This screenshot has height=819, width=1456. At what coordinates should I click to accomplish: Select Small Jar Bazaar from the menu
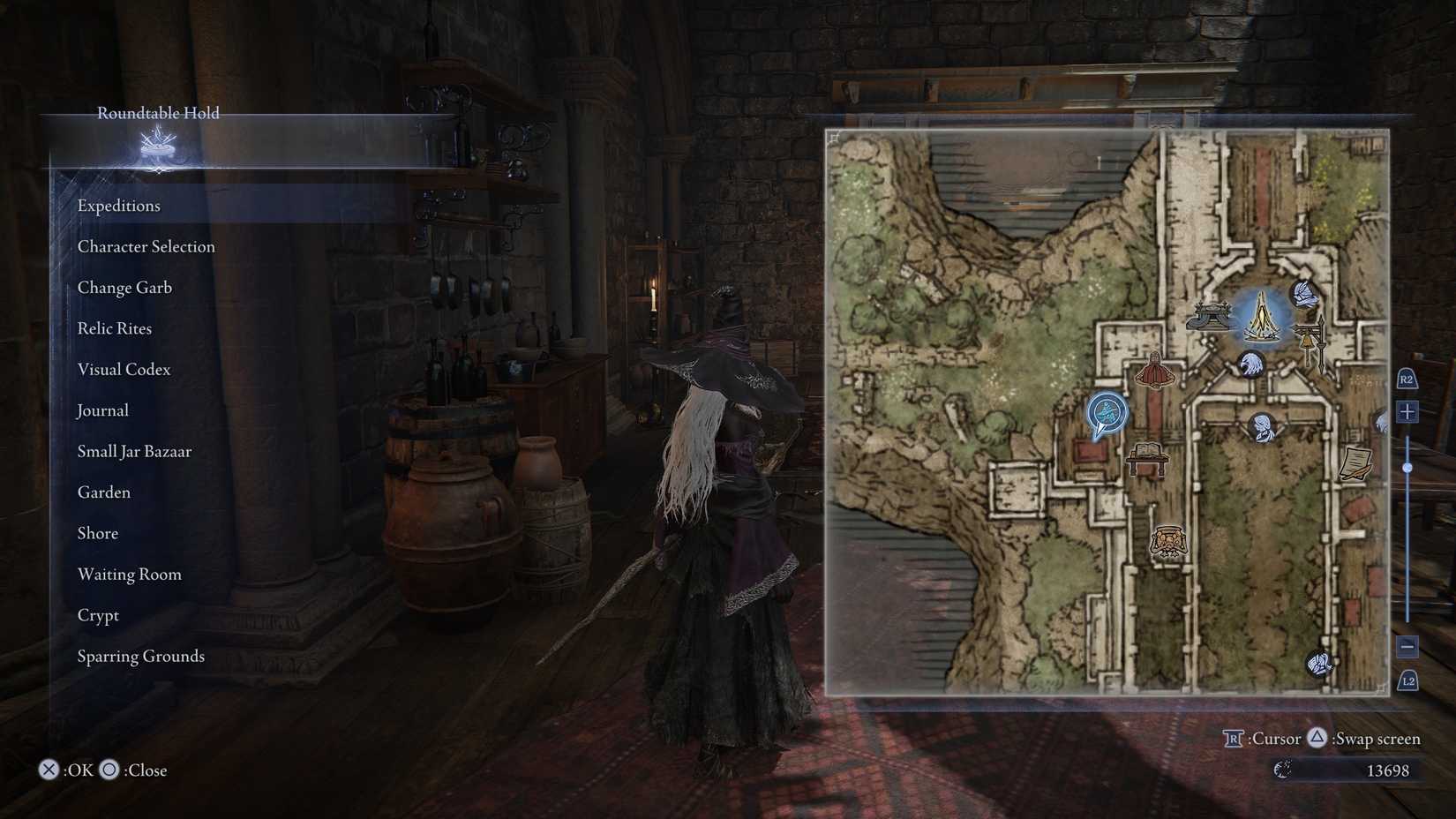click(x=134, y=451)
